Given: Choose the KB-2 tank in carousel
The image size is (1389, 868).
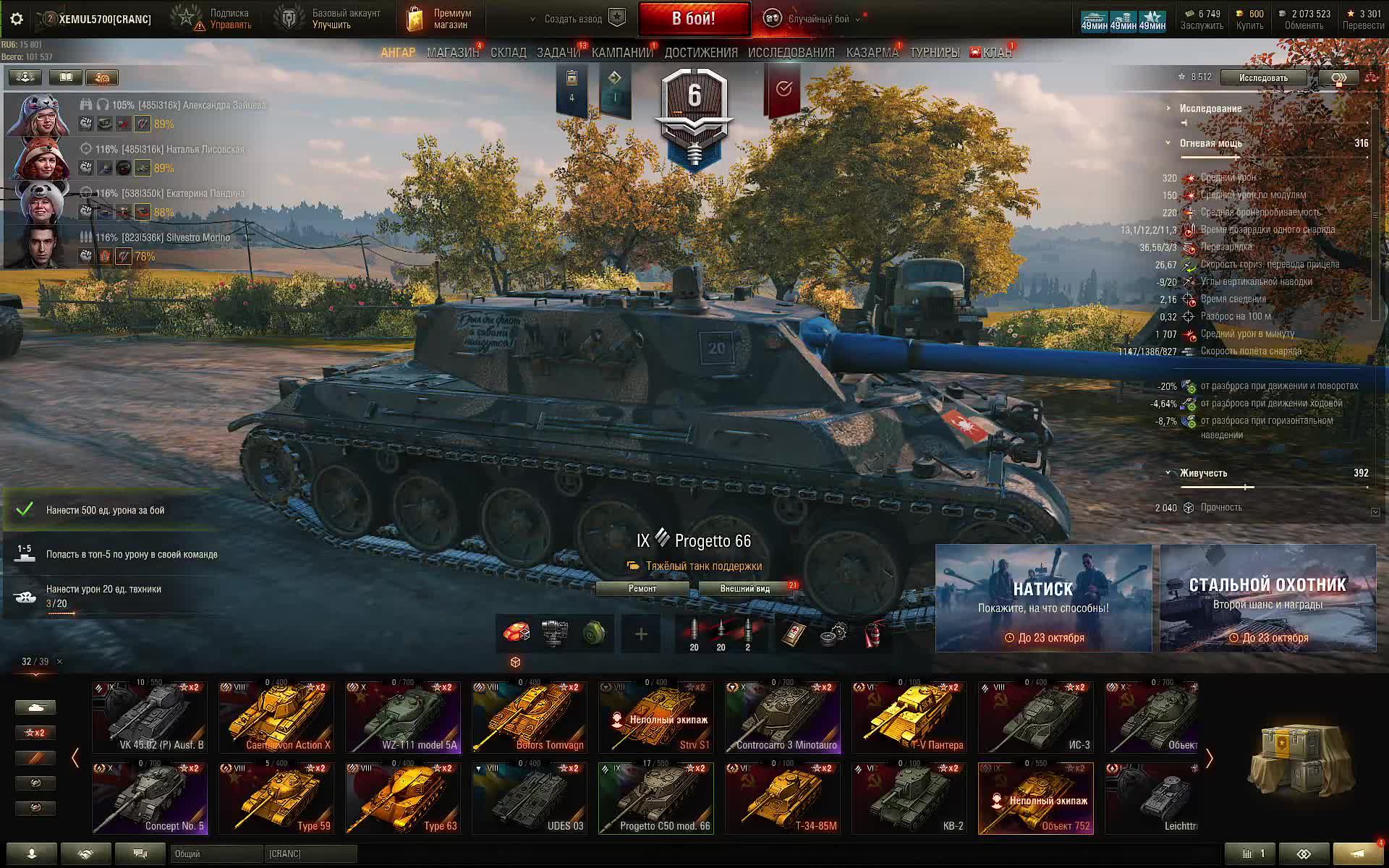Looking at the screenshot, I should coord(909,799).
